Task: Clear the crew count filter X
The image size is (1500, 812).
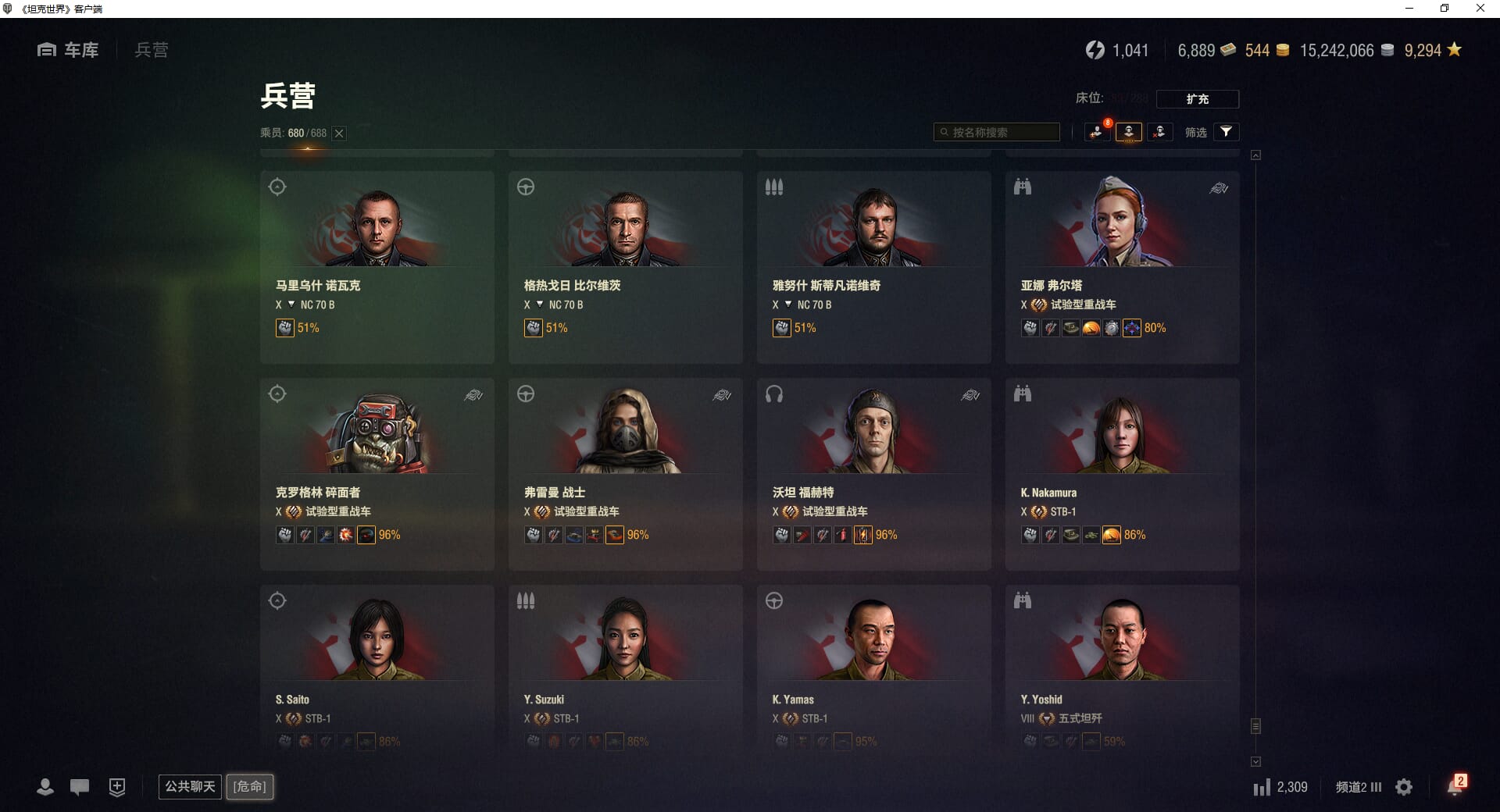Action: [339, 134]
